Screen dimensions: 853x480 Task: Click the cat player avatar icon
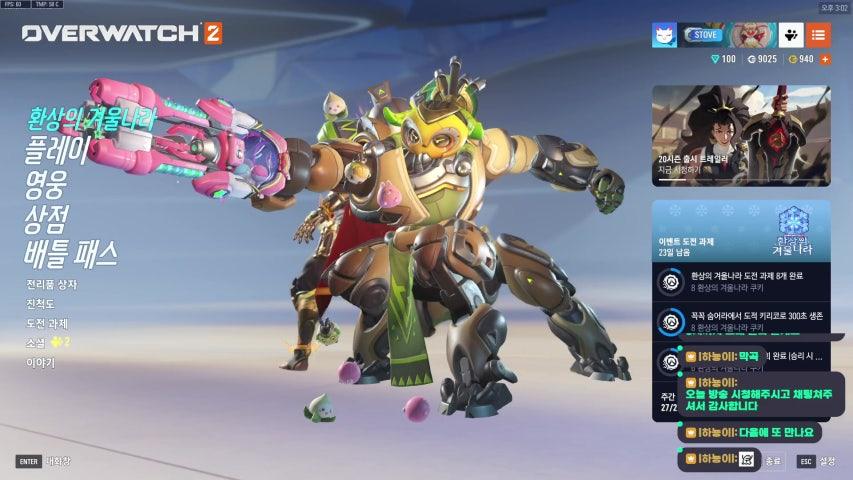[665, 35]
